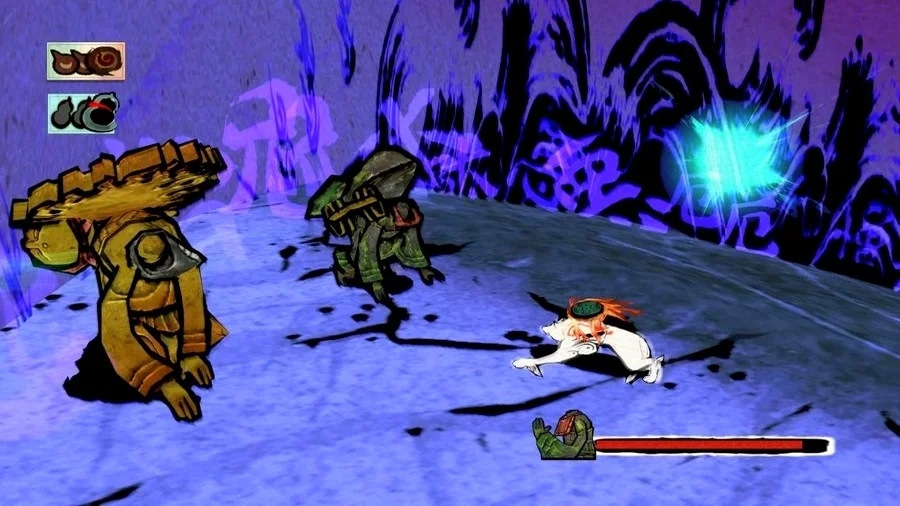Click the brown solar energy units icon
Viewport: 900px width, 506px height.
(85, 62)
